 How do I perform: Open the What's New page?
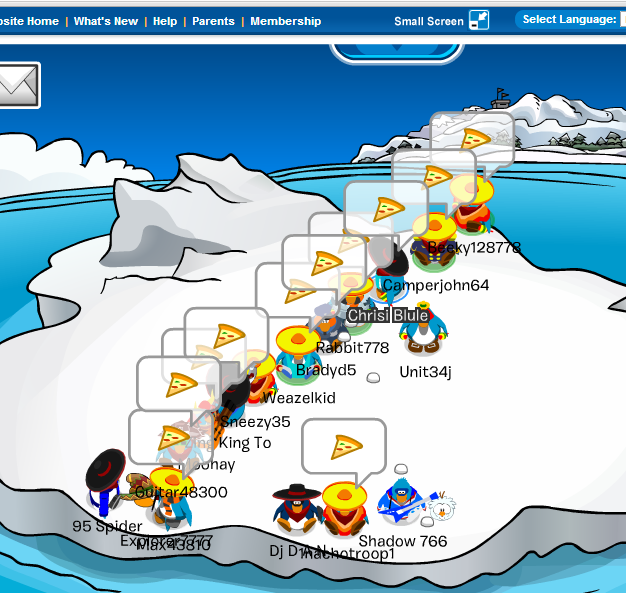[106, 21]
